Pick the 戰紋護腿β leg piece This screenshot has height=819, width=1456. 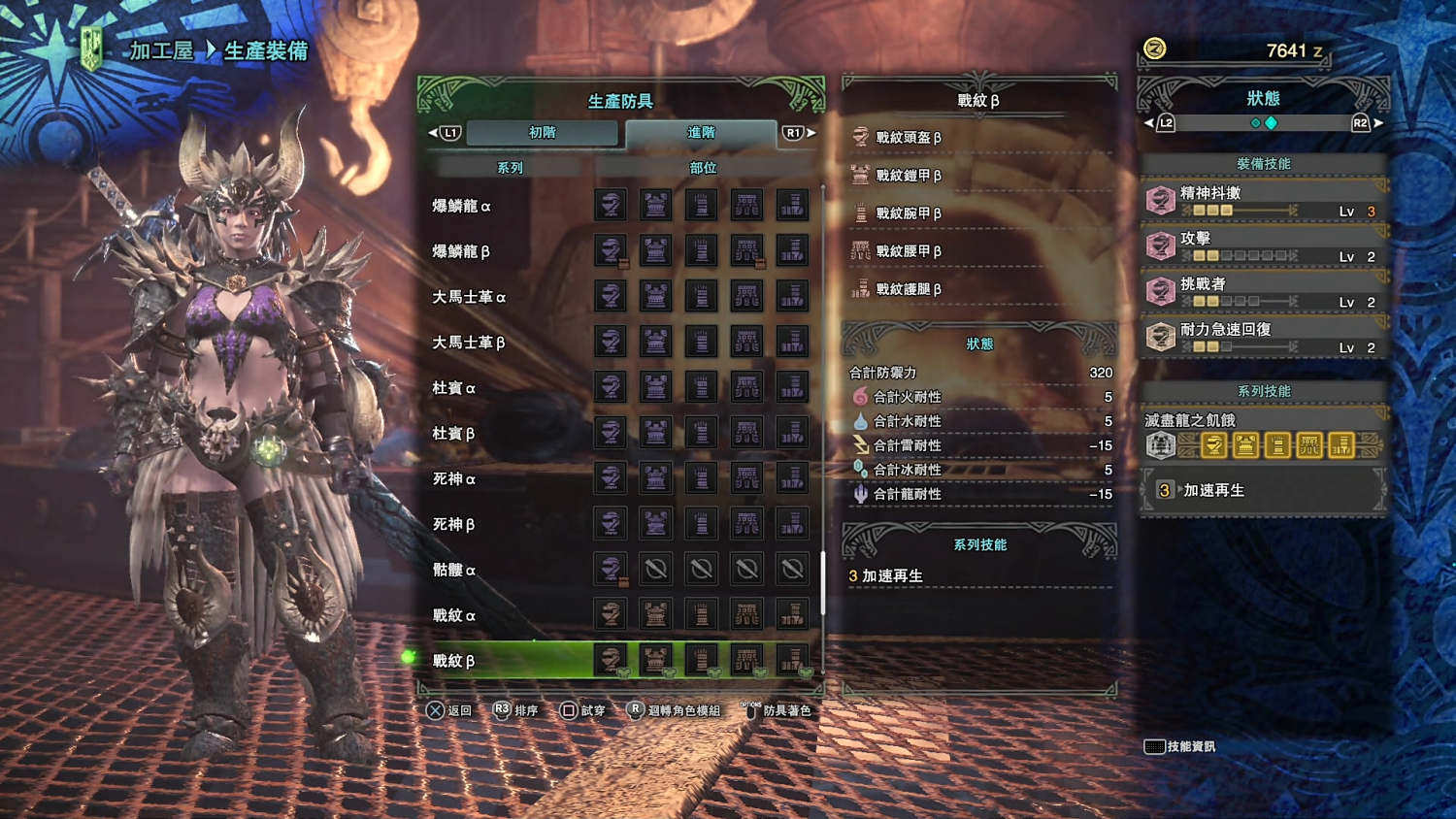pos(909,289)
